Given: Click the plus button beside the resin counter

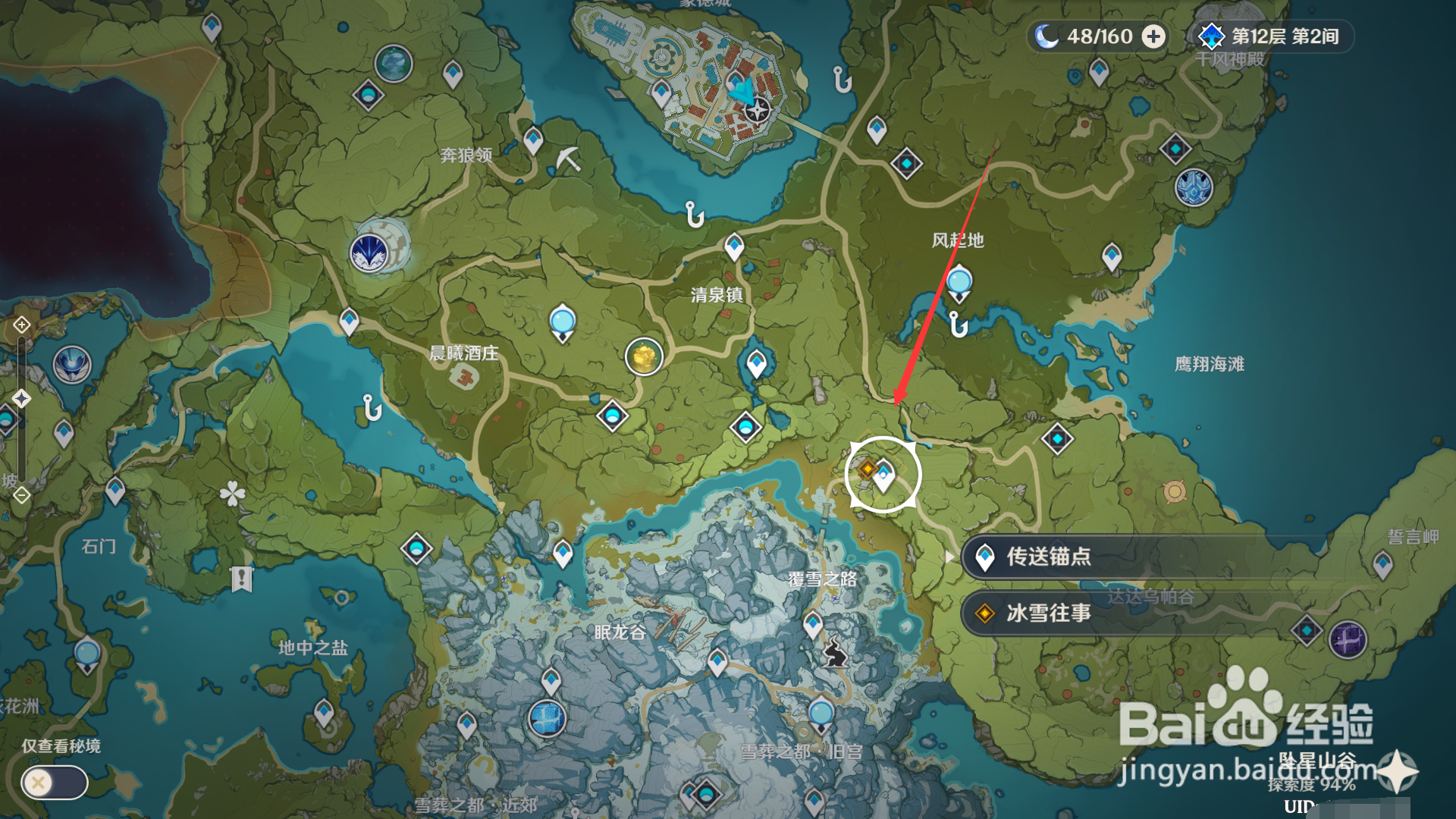Looking at the screenshot, I should pyautogui.click(x=1153, y=36).
